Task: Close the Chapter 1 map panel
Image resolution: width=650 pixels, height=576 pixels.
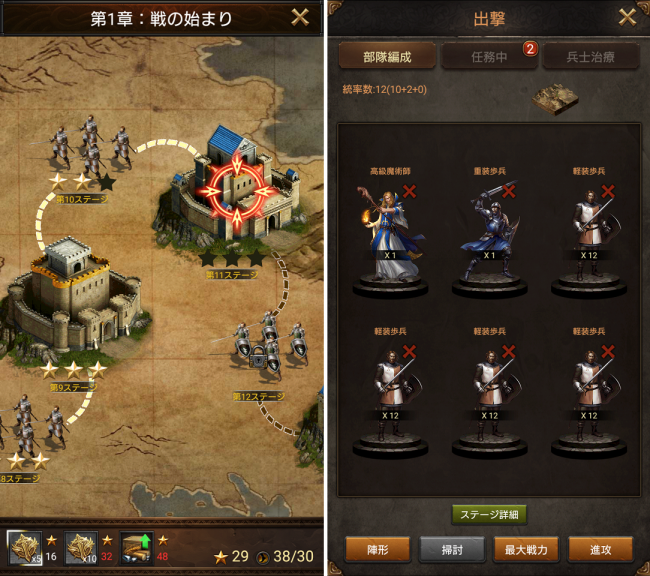Action: click(298, 17)
